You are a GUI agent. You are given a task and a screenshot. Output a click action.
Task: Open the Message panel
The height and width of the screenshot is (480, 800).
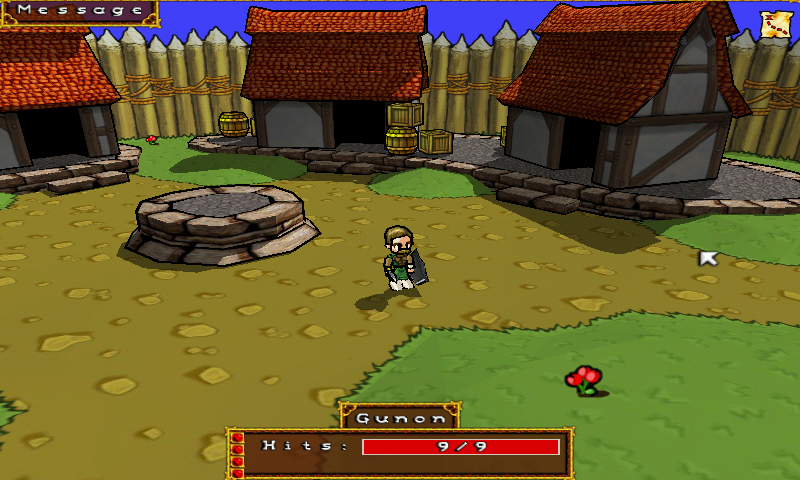click(80, 11)
